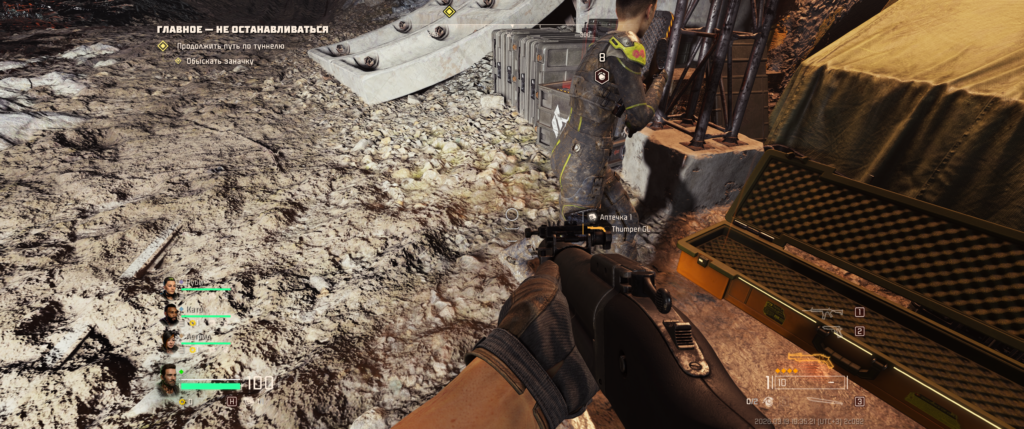Choose the melee knife weapon slot
Image resolution: width=1024 pixels, height=429 pixels.
coord(828,401)
